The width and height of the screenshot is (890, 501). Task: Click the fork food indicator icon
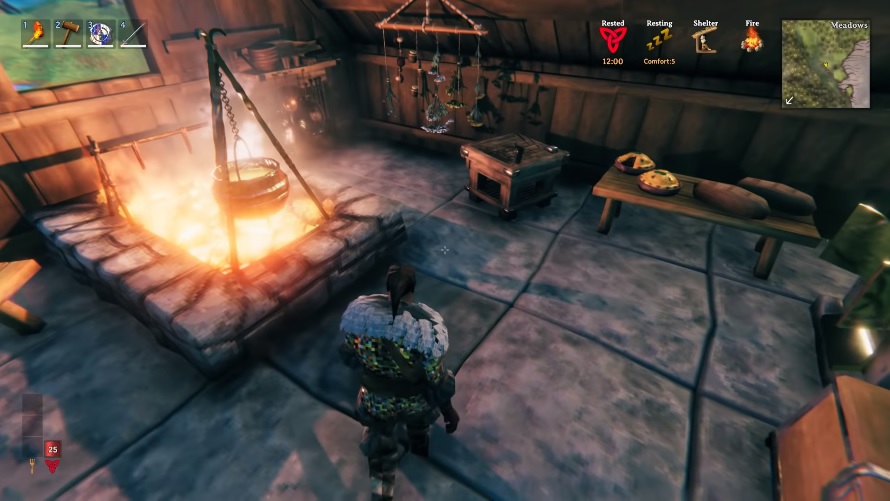(x=32, y=463)
